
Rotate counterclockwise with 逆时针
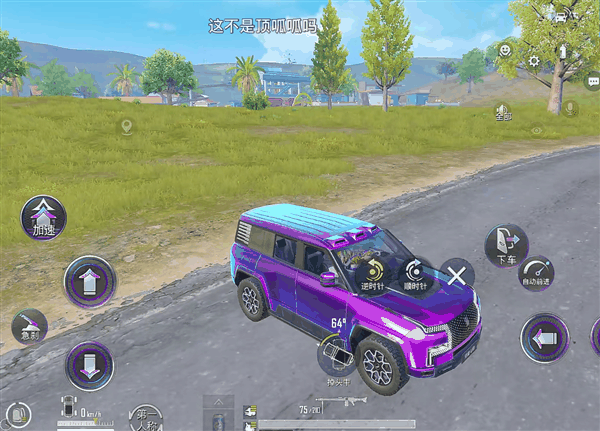(374, 271)
